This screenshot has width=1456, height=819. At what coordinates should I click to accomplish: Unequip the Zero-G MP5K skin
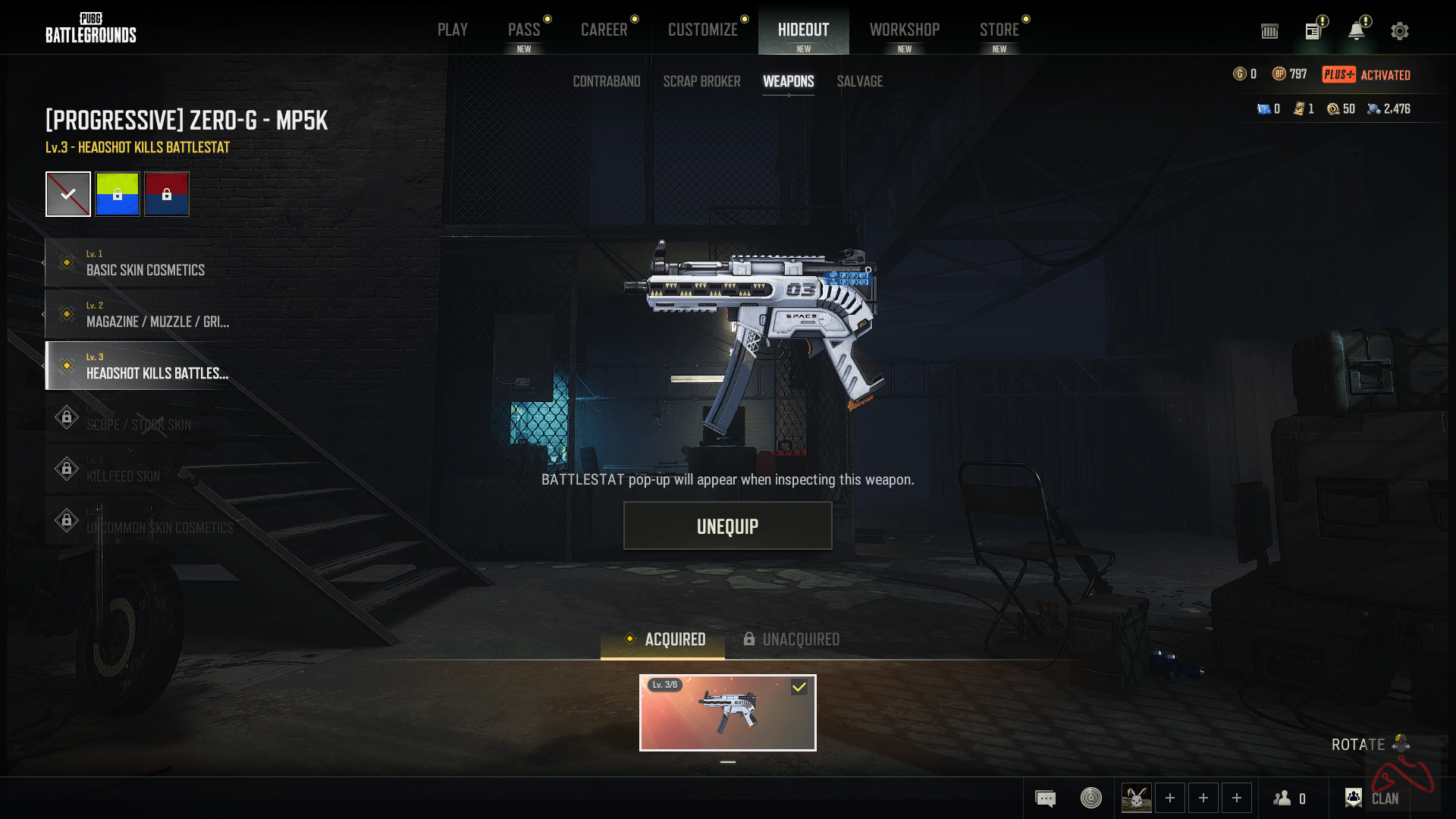pos(727,526)
